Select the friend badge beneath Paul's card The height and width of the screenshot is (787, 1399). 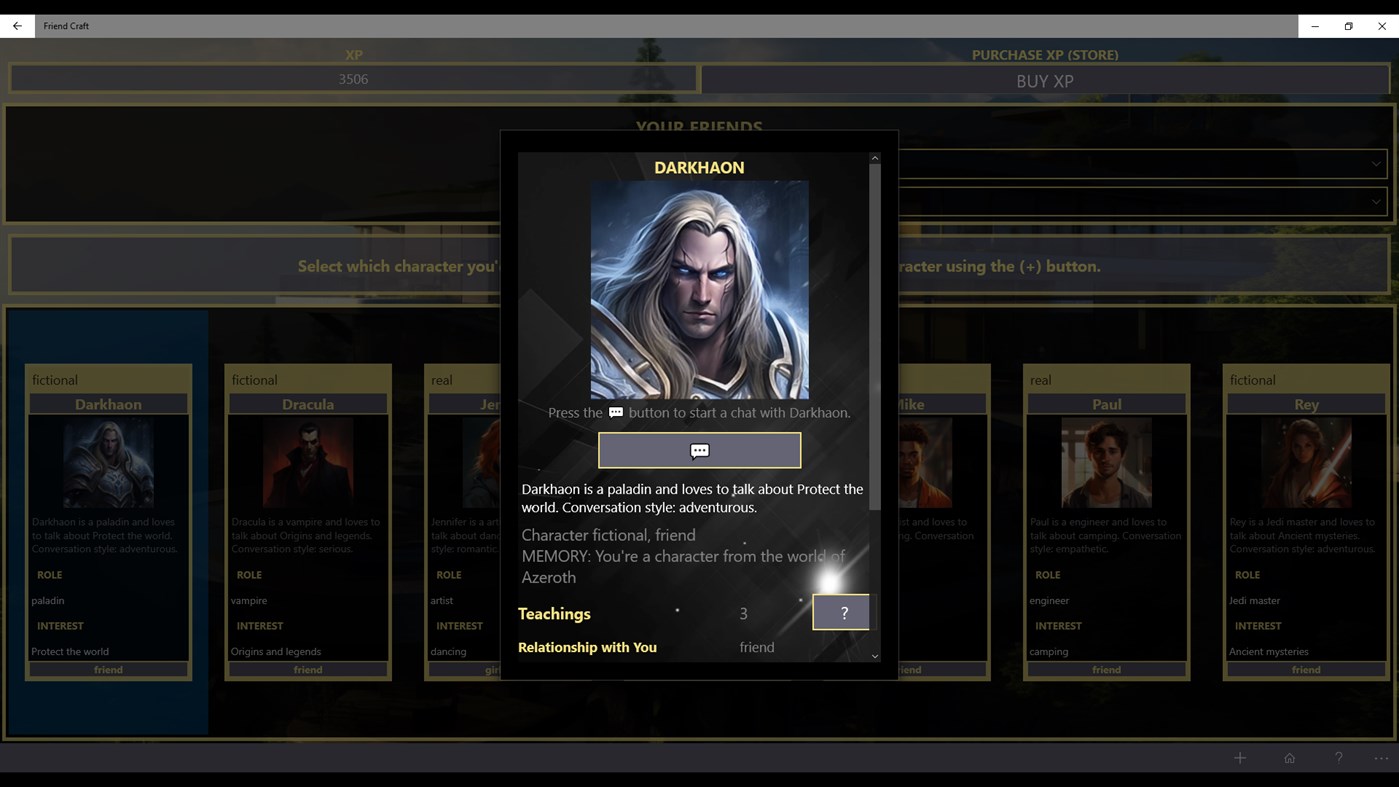(x=1106, y=669)
